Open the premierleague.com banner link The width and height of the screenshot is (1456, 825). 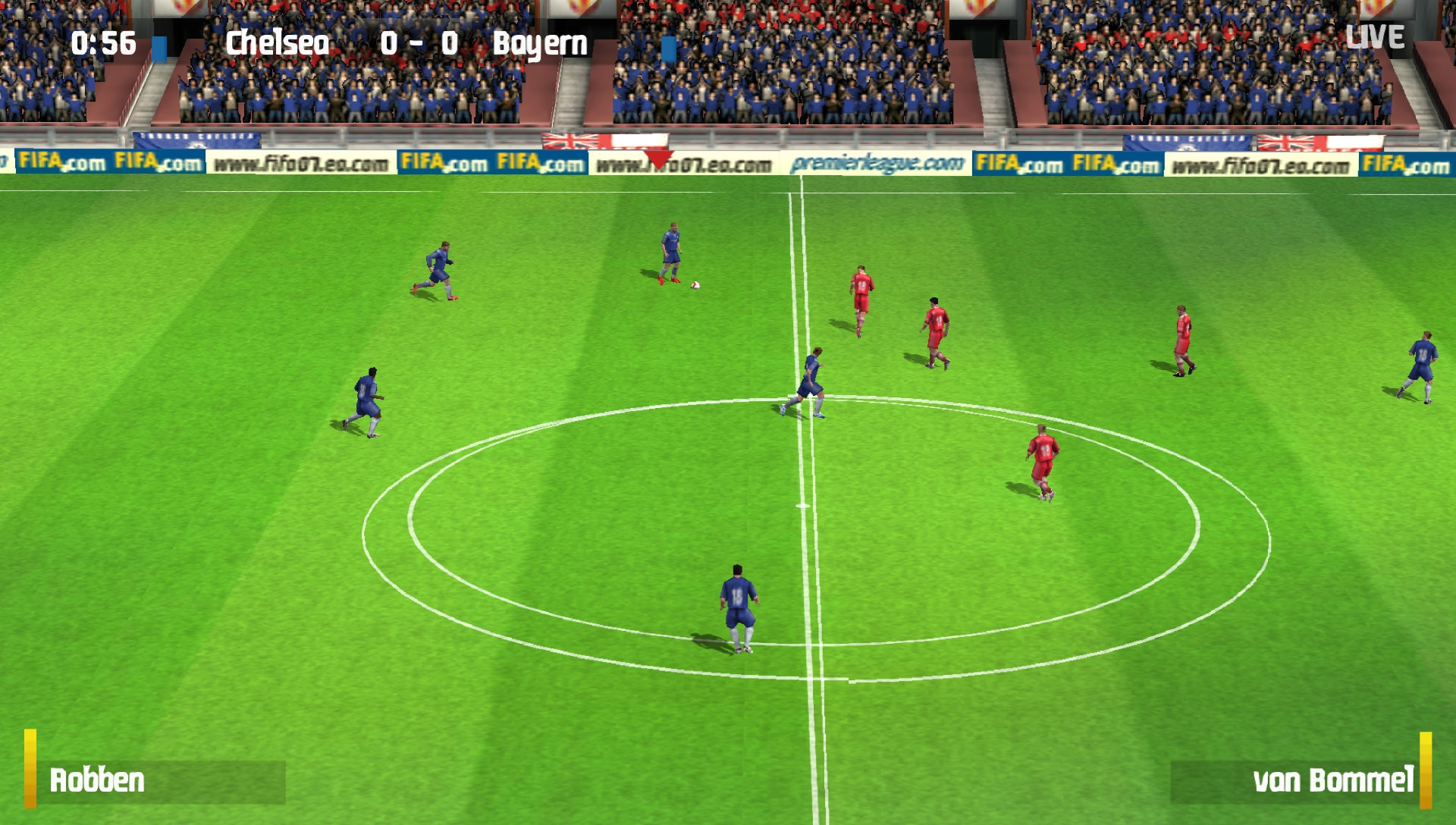pyautogui.click(x=876, y=162)
